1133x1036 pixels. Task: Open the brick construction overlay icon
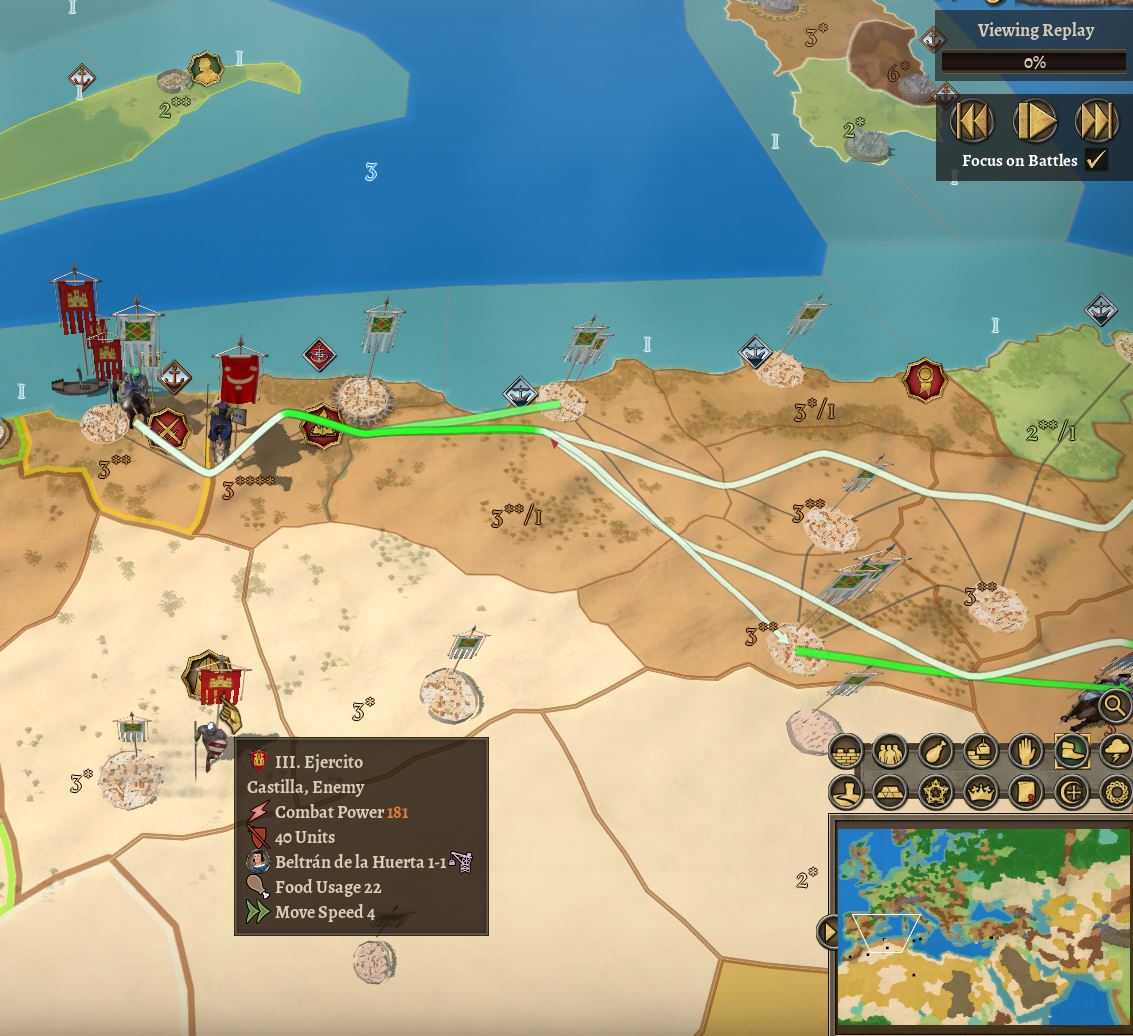[980, 751]
